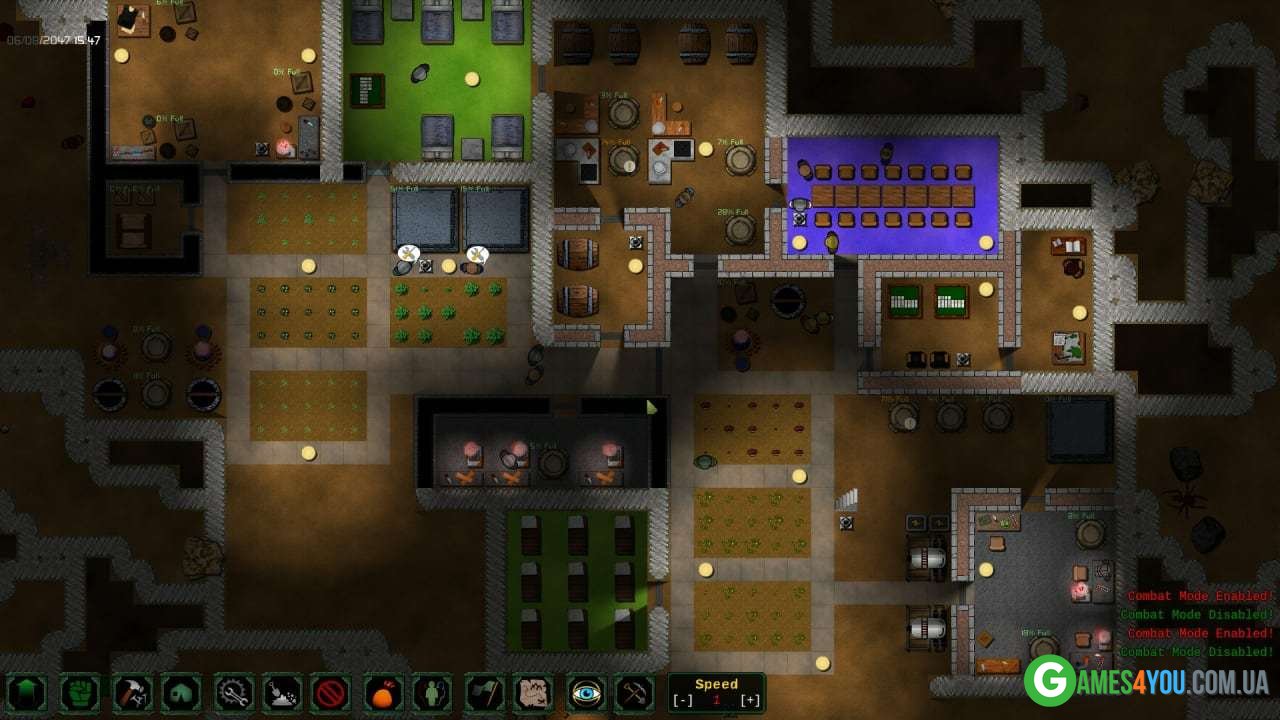
Task: Open the green survivor figure menu
Action: pos(433,692)
